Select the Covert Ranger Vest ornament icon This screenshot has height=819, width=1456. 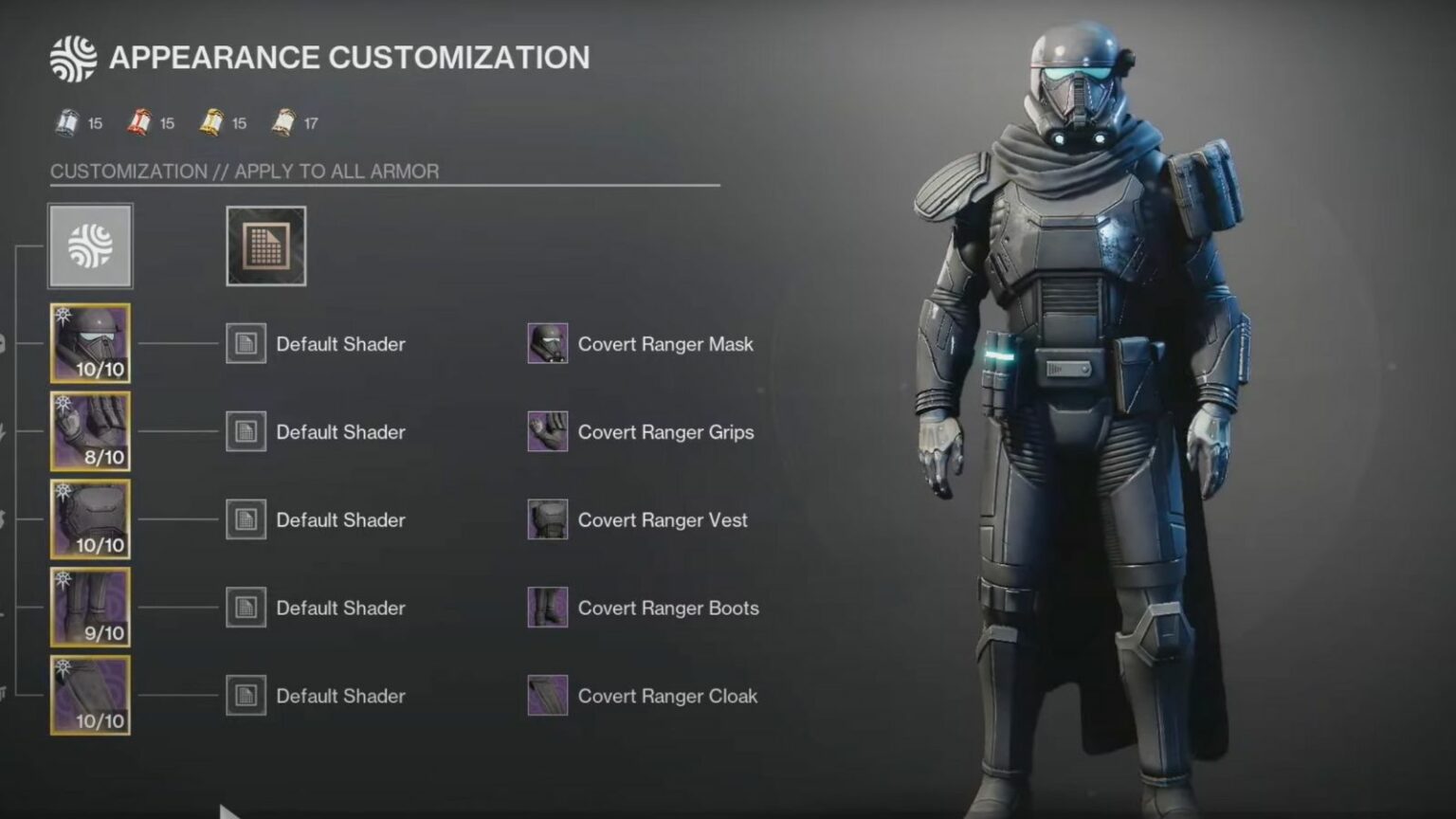coord(546,519)
